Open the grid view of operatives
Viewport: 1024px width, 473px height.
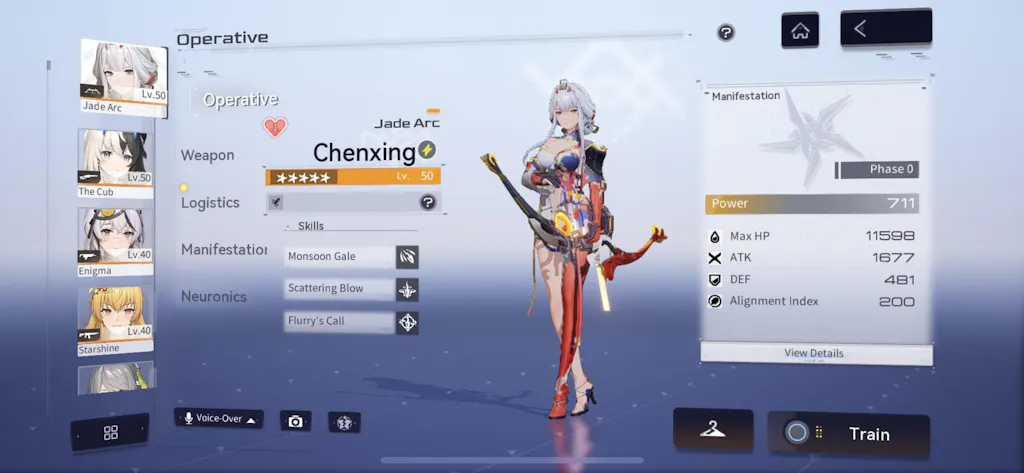coord(110,432)
